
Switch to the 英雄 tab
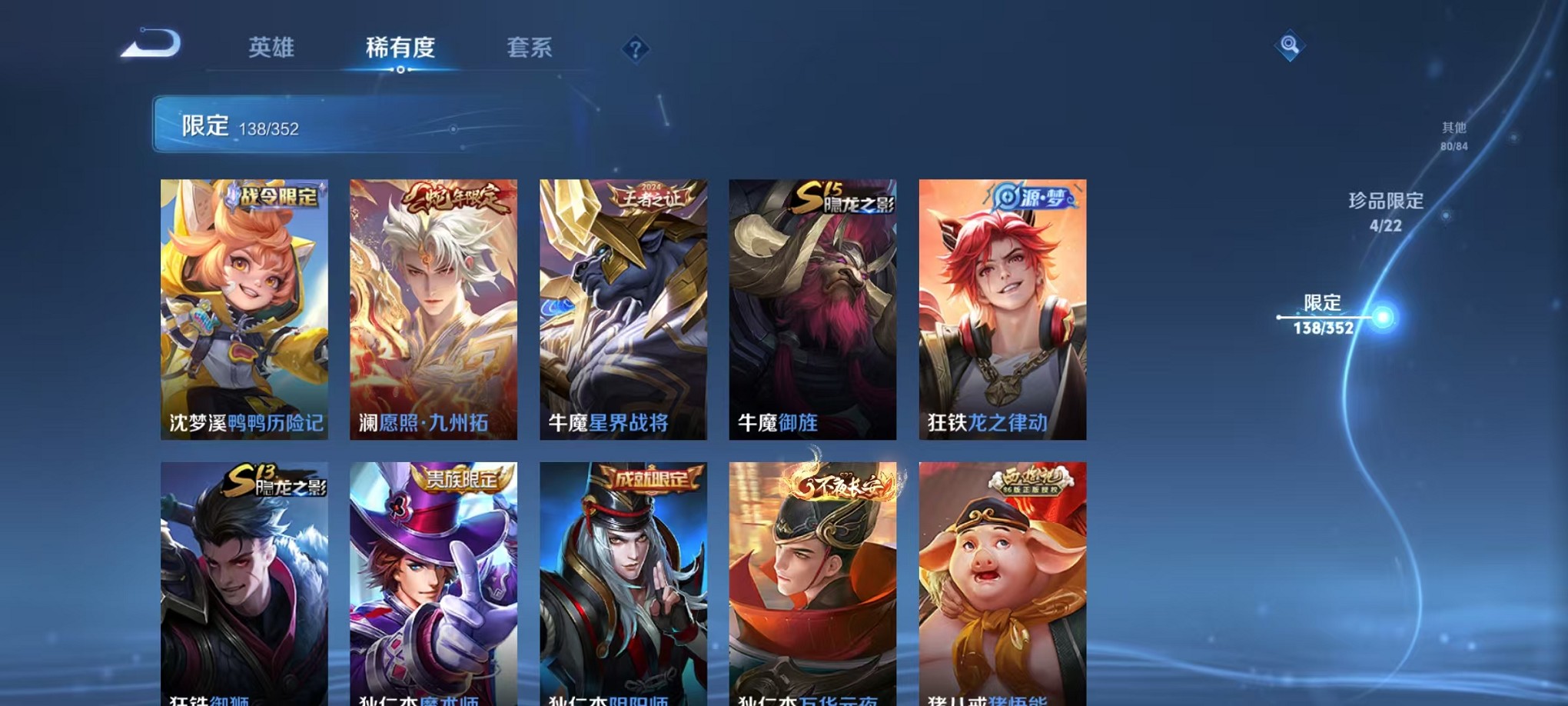(271, 48)
